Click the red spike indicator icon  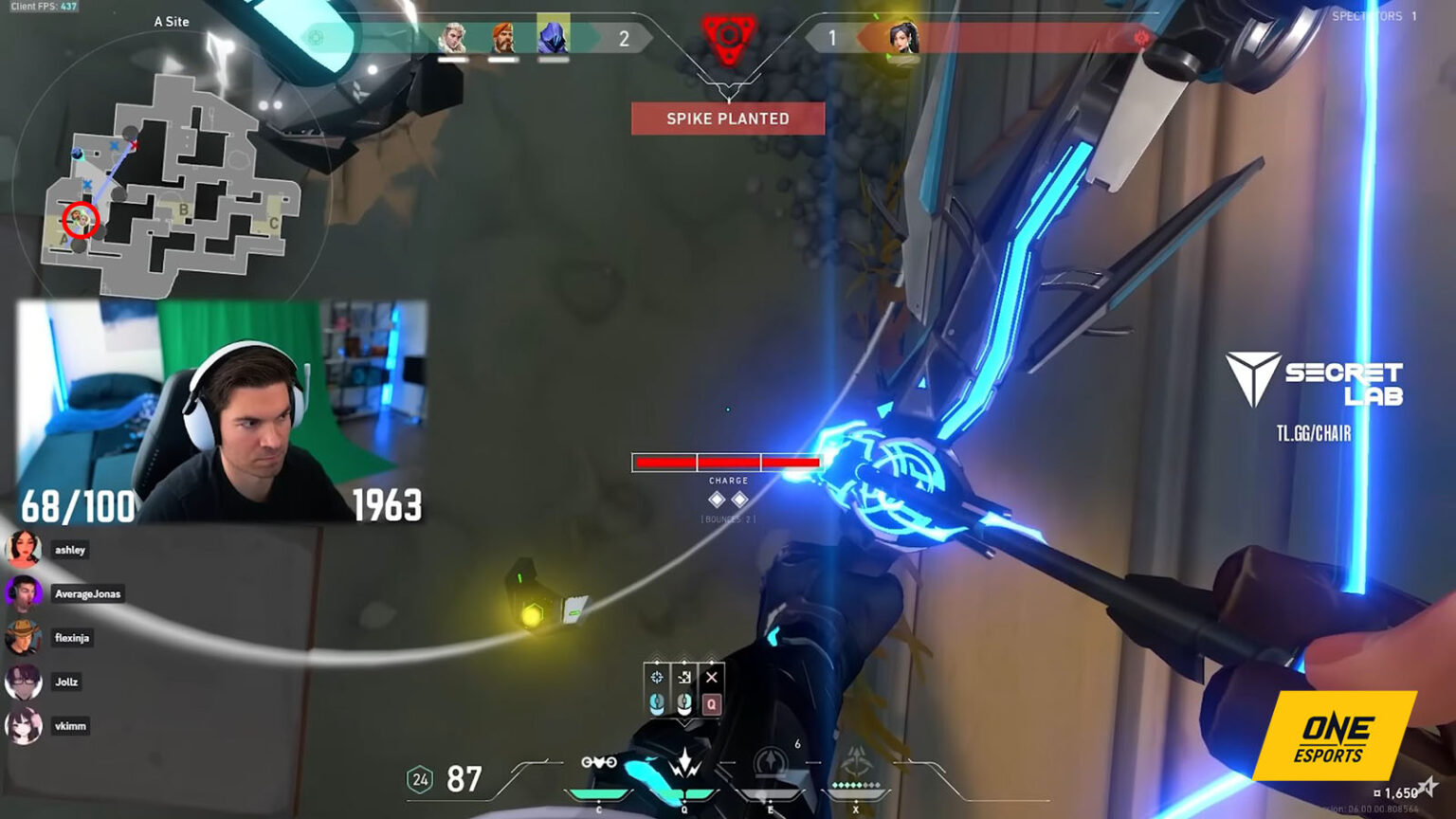(728, 38)
